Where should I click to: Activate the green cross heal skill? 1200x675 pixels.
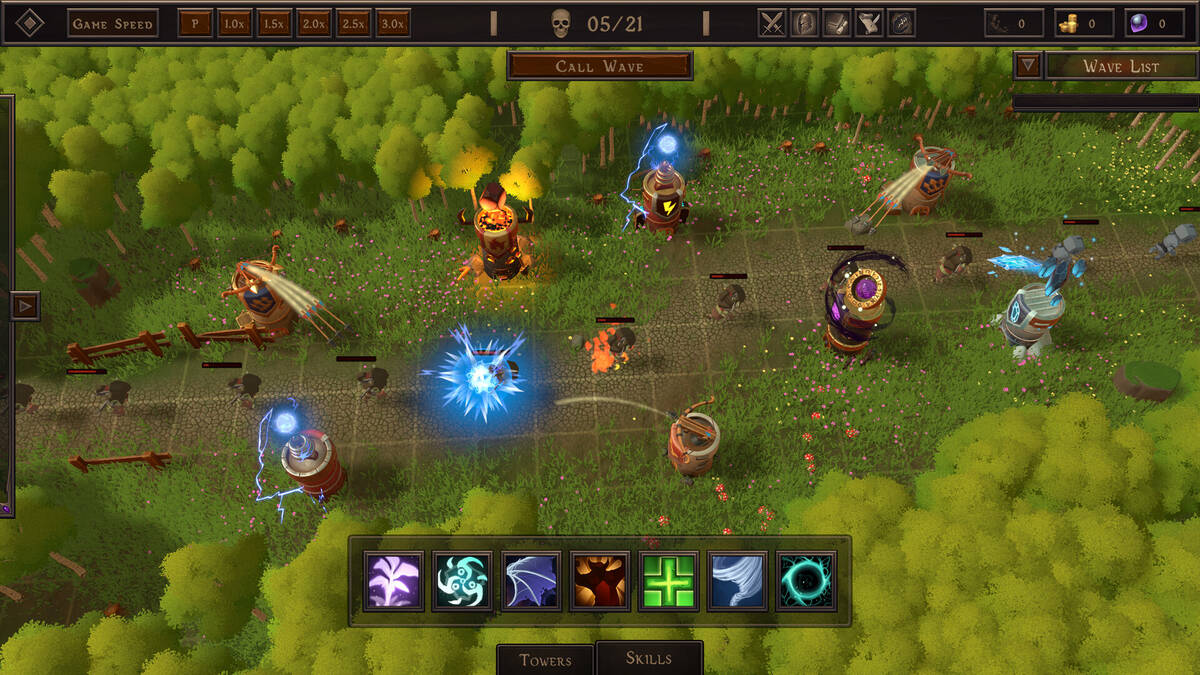click(x=669, y=581)
